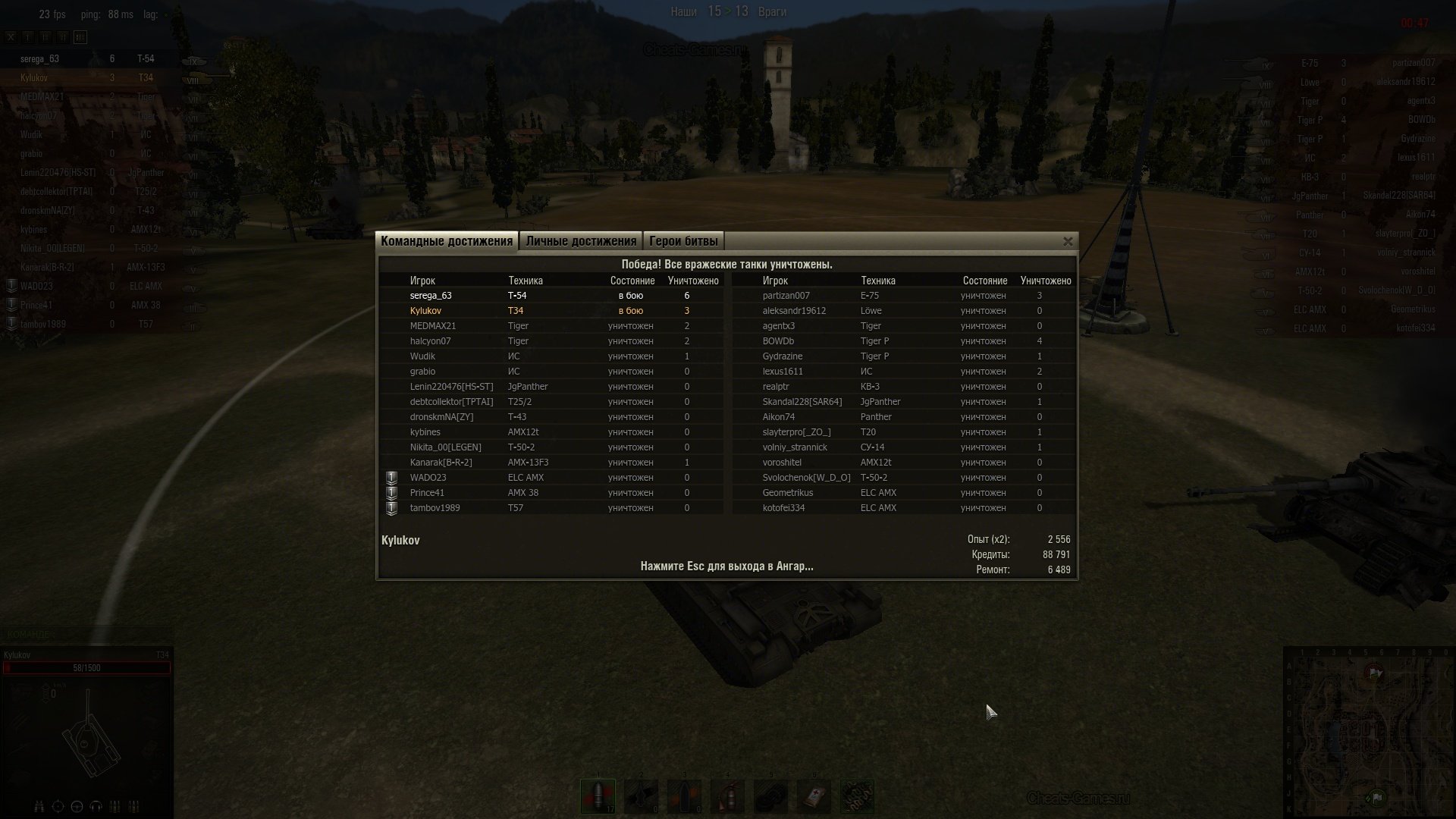Select enemy player partizan007 row
This screenshot has height=819, width=1456.
tap(902, 296)
